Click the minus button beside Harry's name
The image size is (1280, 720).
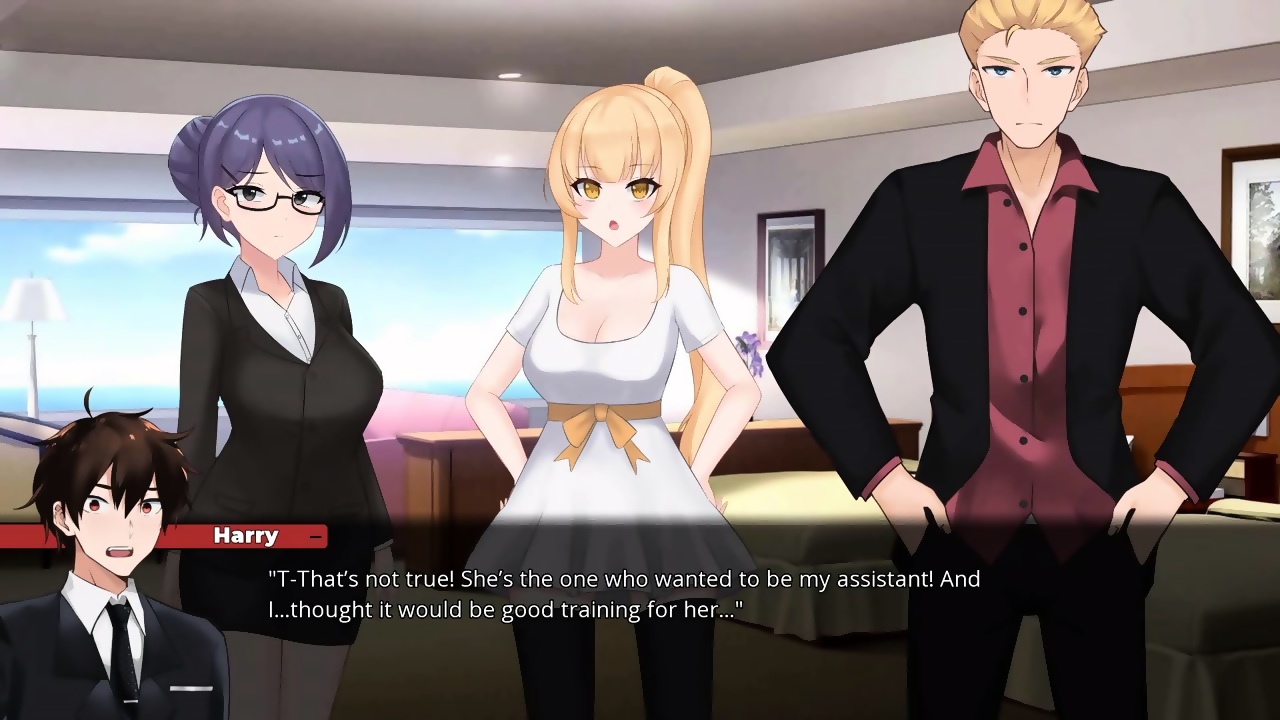click(316, 537)
